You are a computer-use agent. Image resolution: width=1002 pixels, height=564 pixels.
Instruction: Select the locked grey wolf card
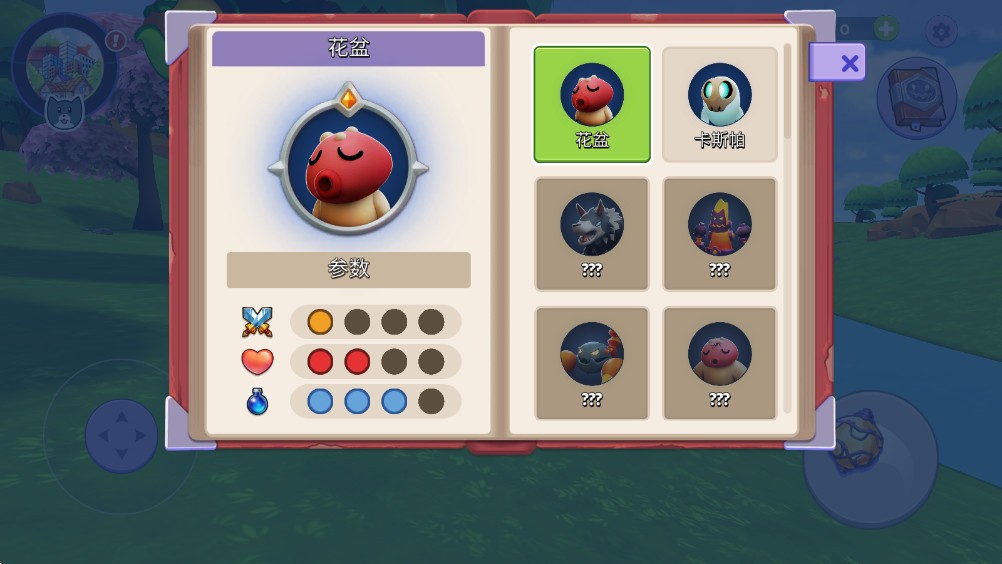(592, 234)
